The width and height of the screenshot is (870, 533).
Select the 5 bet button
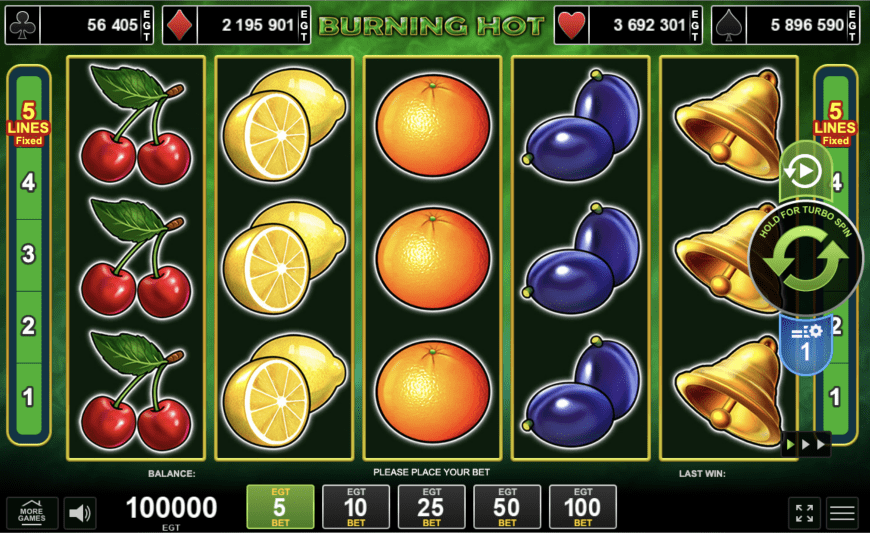(280, 507)
